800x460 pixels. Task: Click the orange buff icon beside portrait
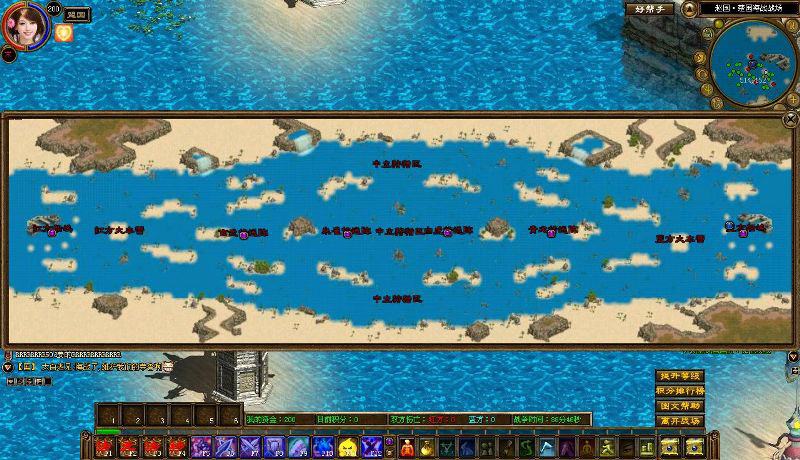64,32
